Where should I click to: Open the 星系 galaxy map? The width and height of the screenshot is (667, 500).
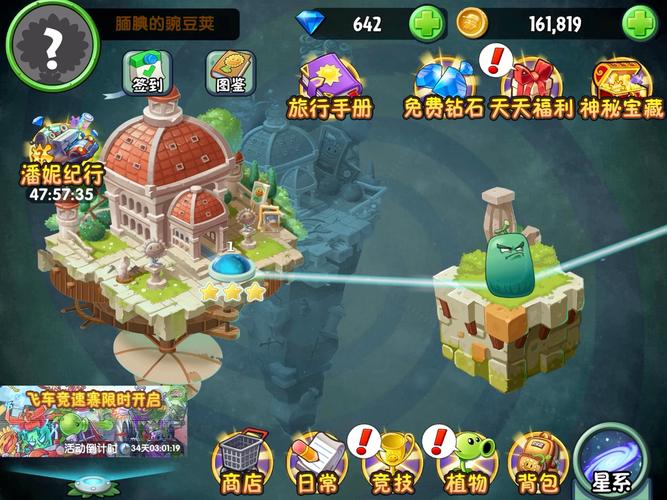pos(617,464)
